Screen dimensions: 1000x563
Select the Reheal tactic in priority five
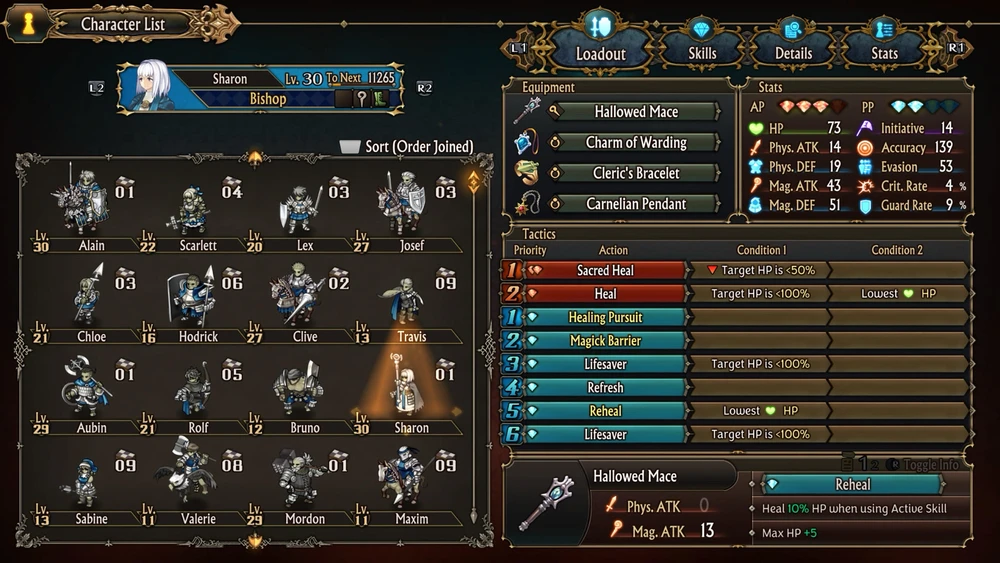tap(605, 411)
